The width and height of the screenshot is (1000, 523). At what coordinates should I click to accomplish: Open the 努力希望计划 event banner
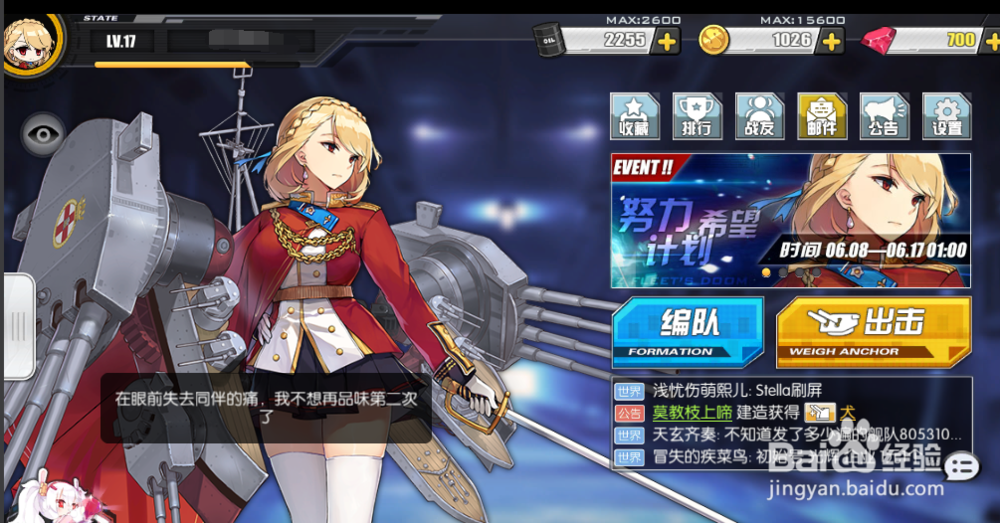790,220
